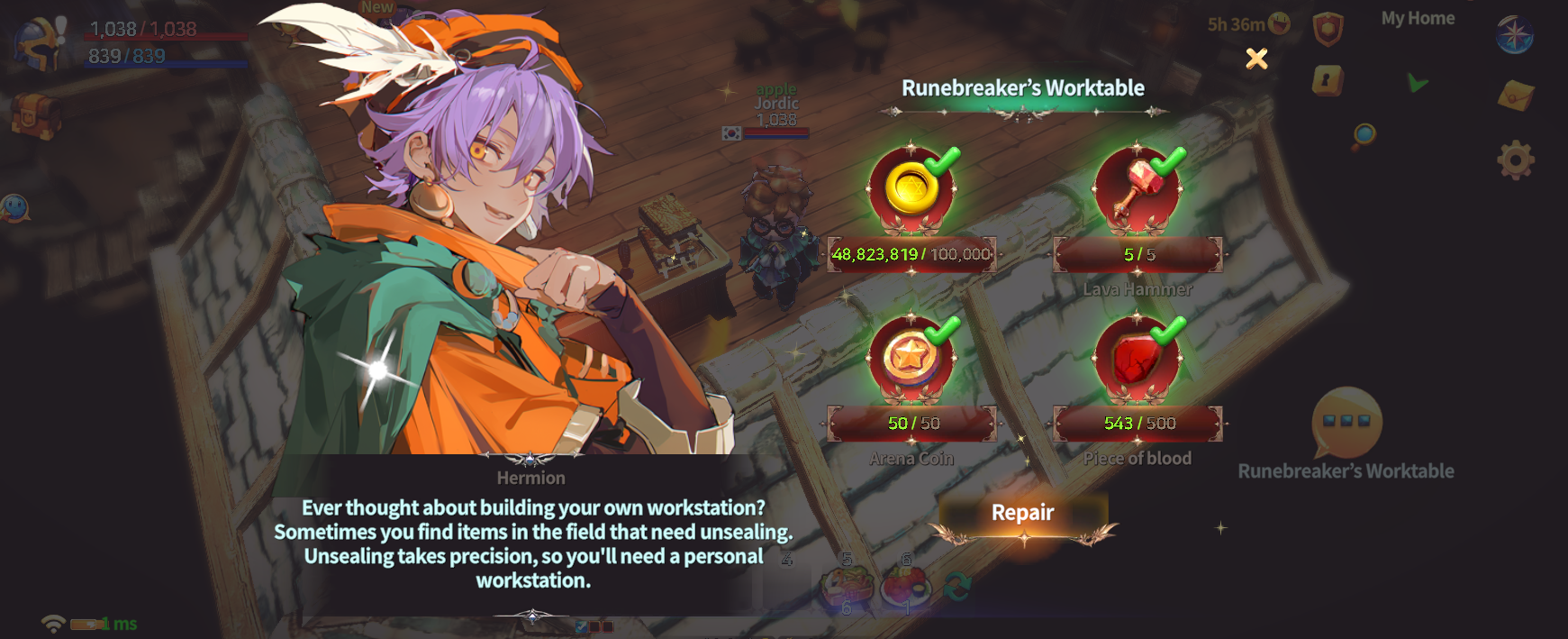Select the Lava Hammer material icon
This screenshot has height=639, width=1568.
(1137, 189)
